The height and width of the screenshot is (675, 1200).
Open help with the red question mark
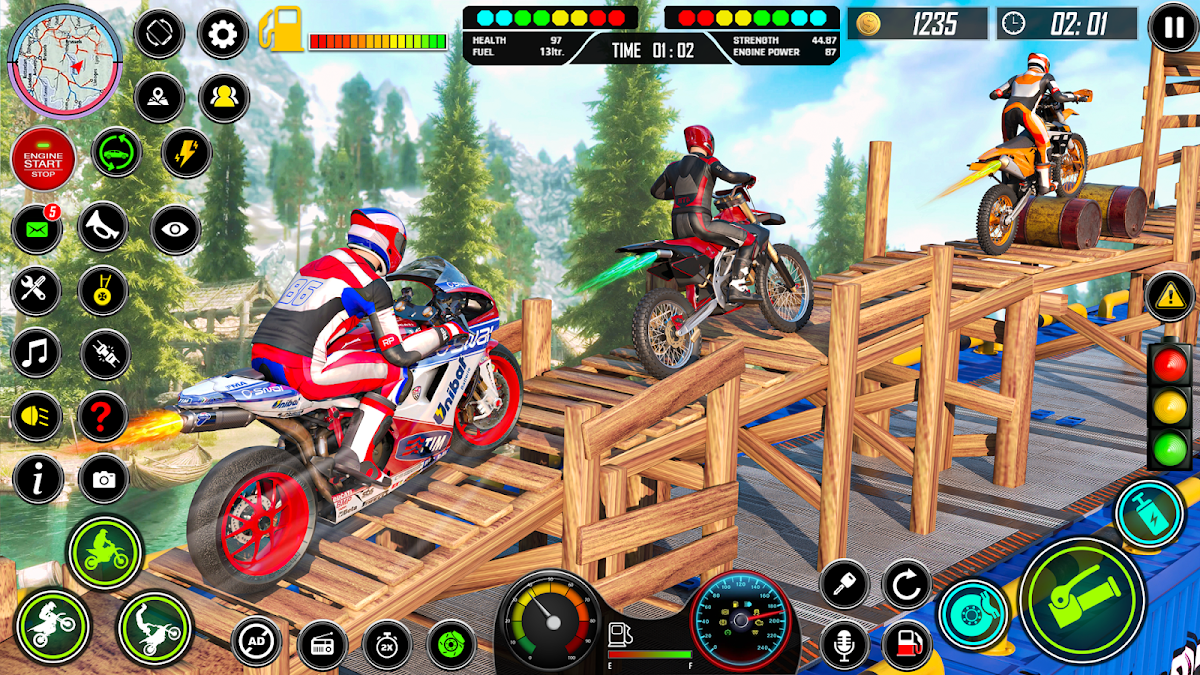103,417
